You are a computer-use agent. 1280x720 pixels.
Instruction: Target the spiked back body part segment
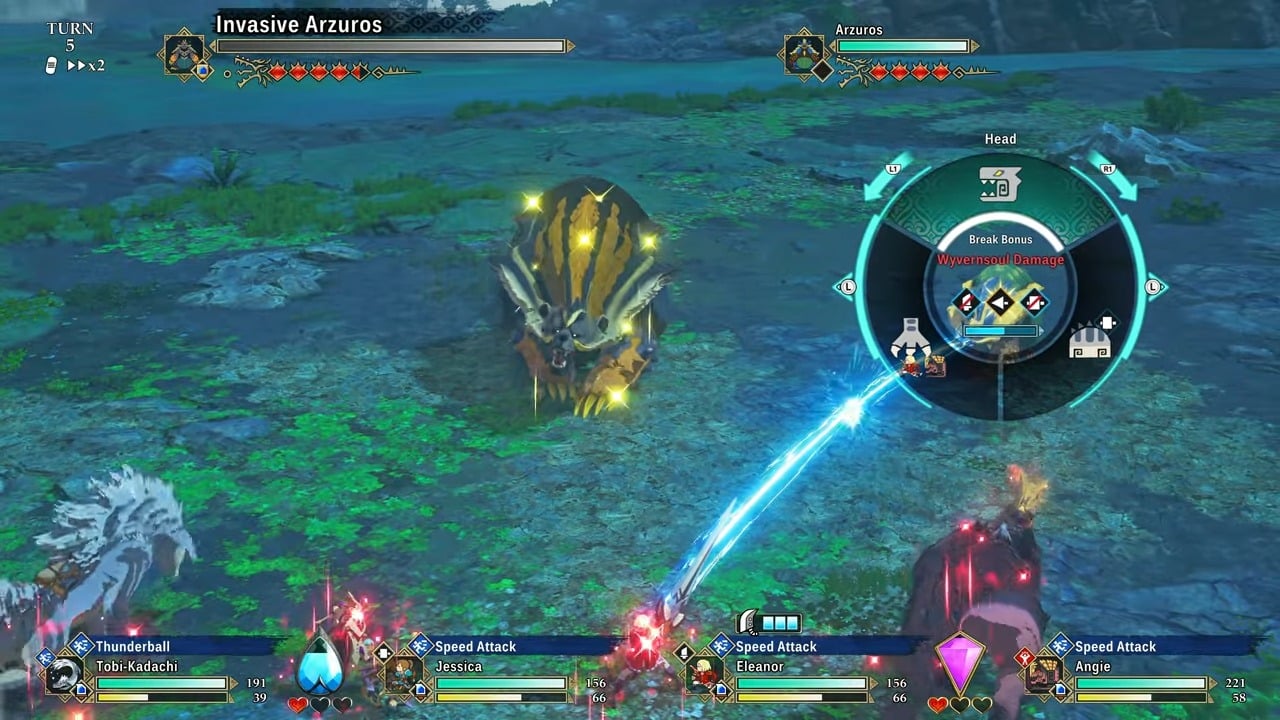point(1088,340)
